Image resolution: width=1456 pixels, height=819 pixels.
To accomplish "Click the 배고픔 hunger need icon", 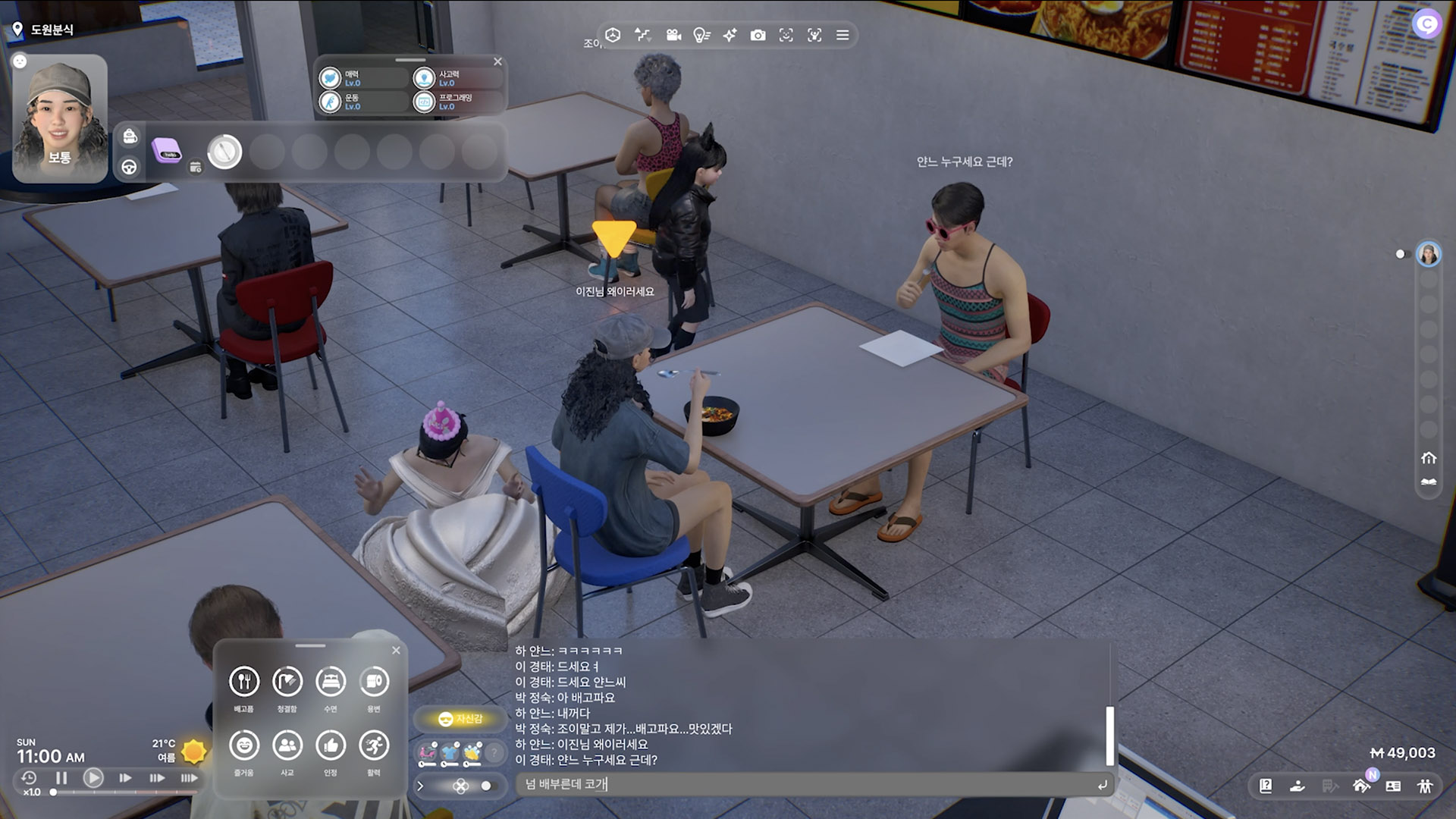I will click(x=243, y=682).
